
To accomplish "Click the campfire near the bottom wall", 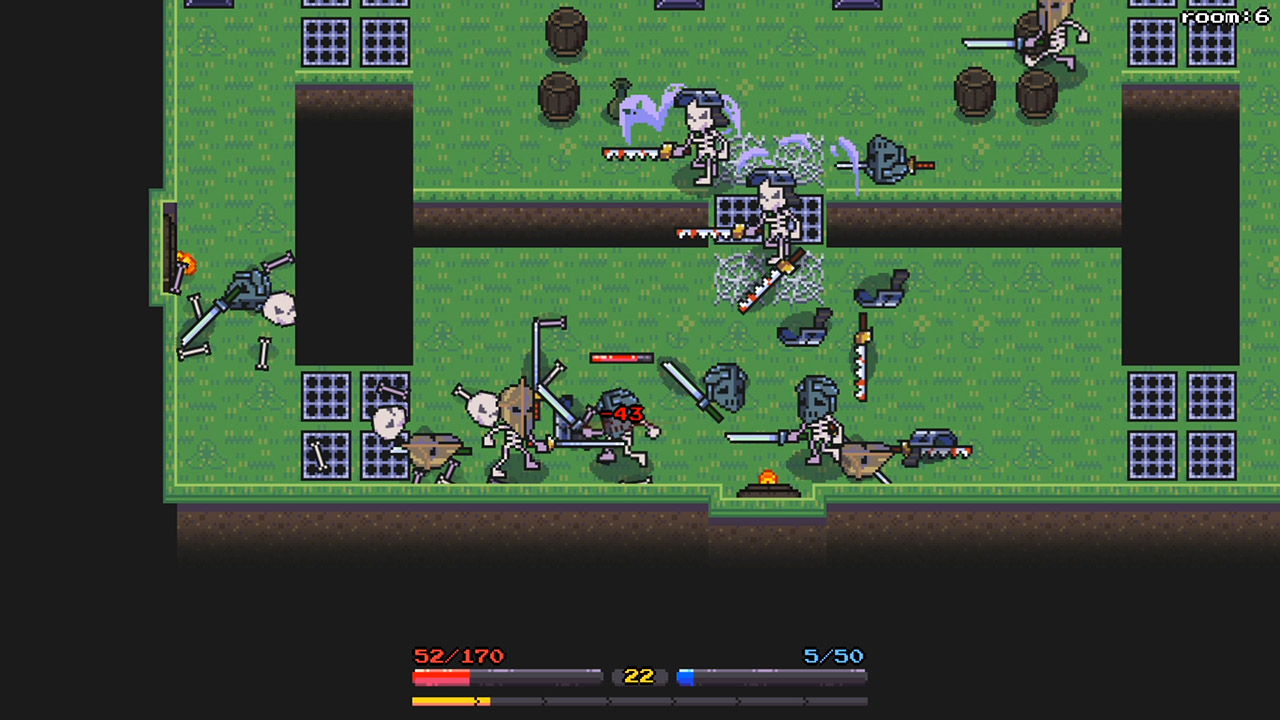I will pyautogui.click(x=767, y=484).
